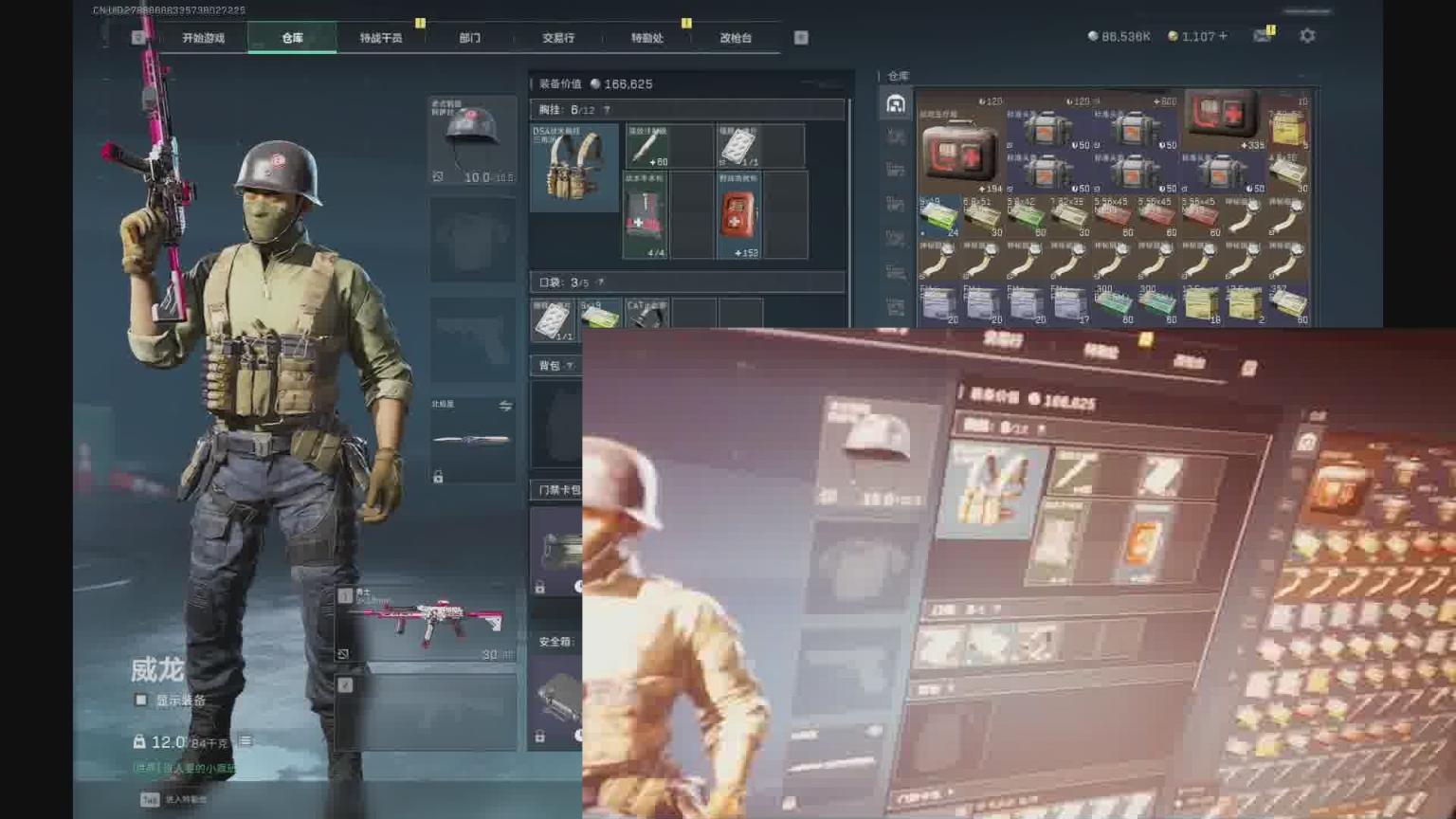Open the mailbox envelope icon

click(x=1262, y=36)
